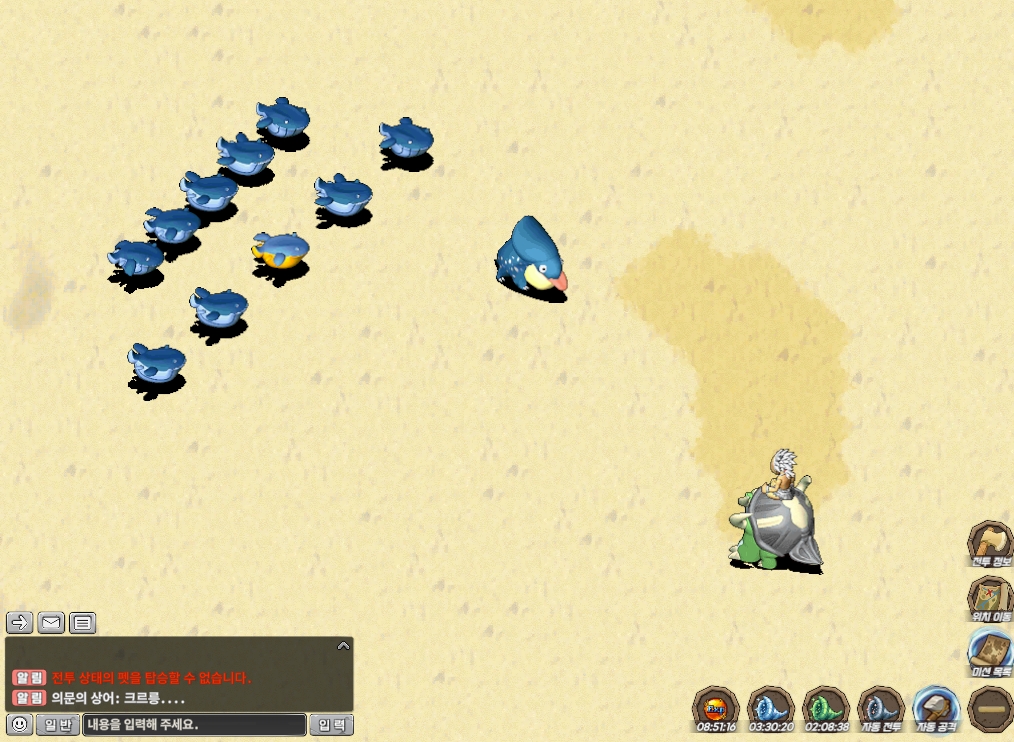Image resolution: width=1014 pixels, height=742 pixels.
Task: Open the 위치 이동 map icon
Action: pos(990,598)
